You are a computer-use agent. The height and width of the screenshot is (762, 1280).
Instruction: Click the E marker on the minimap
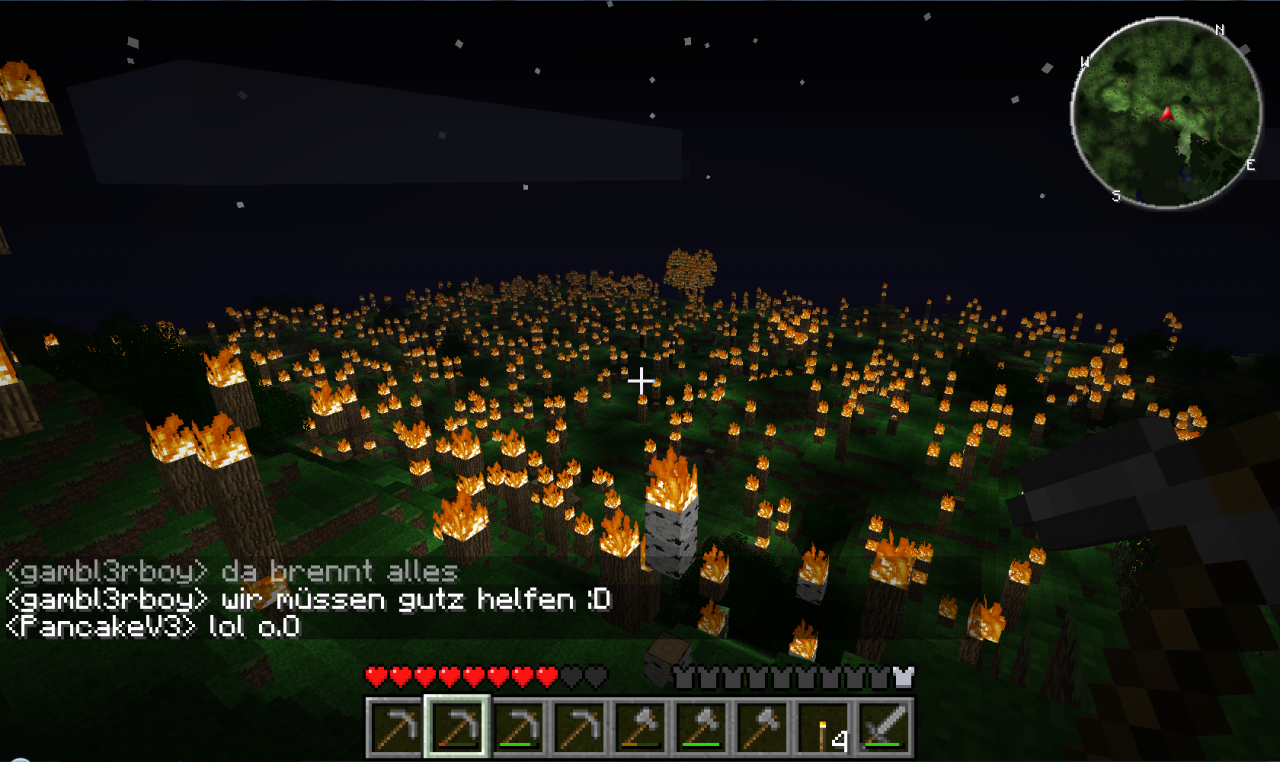tap(1249, 163)
